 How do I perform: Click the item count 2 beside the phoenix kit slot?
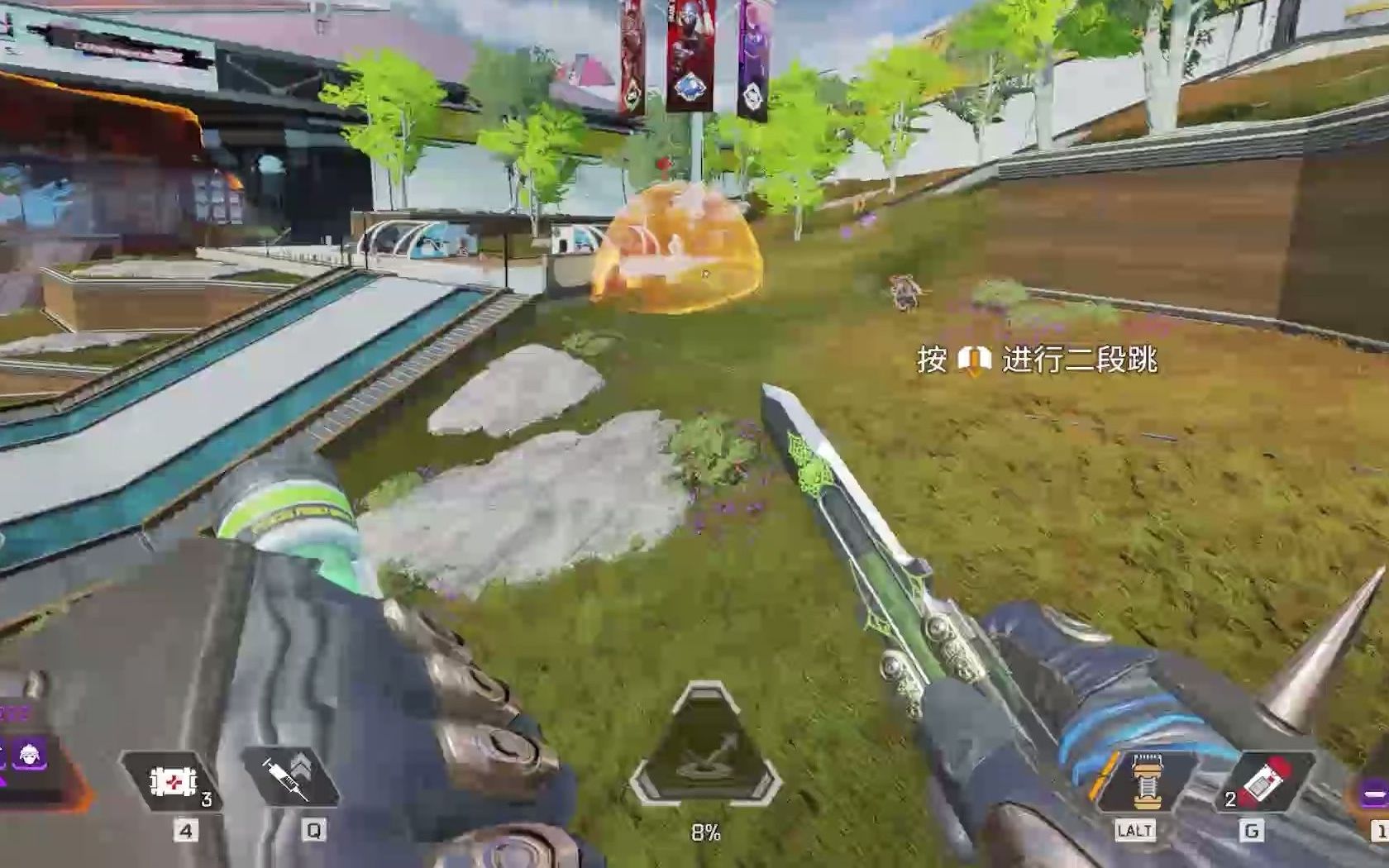[1229, 800]
